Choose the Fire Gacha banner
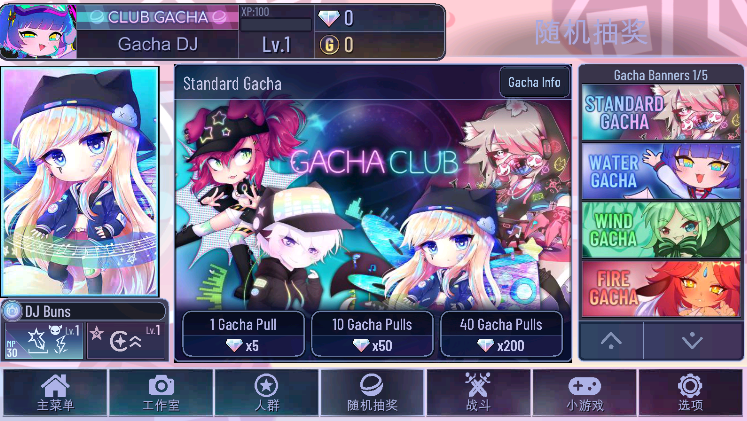This screenshot has height=421, width=747. coord(659,287)
